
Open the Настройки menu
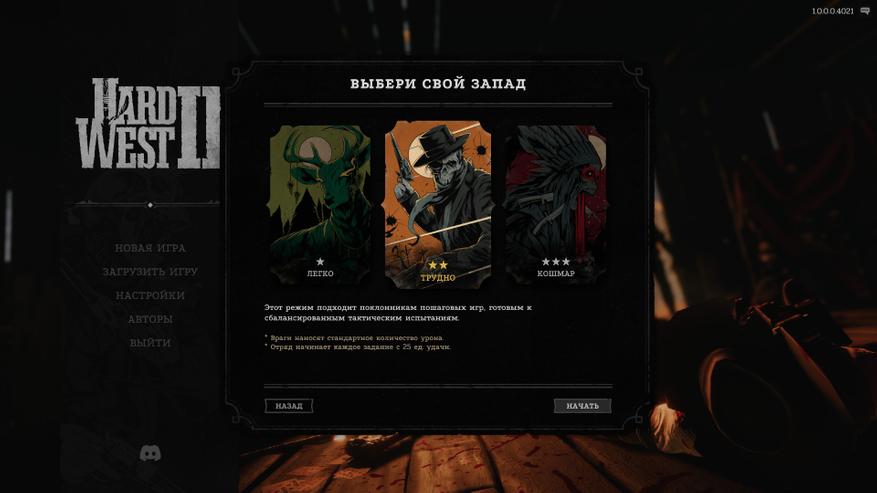pos(150,296)
